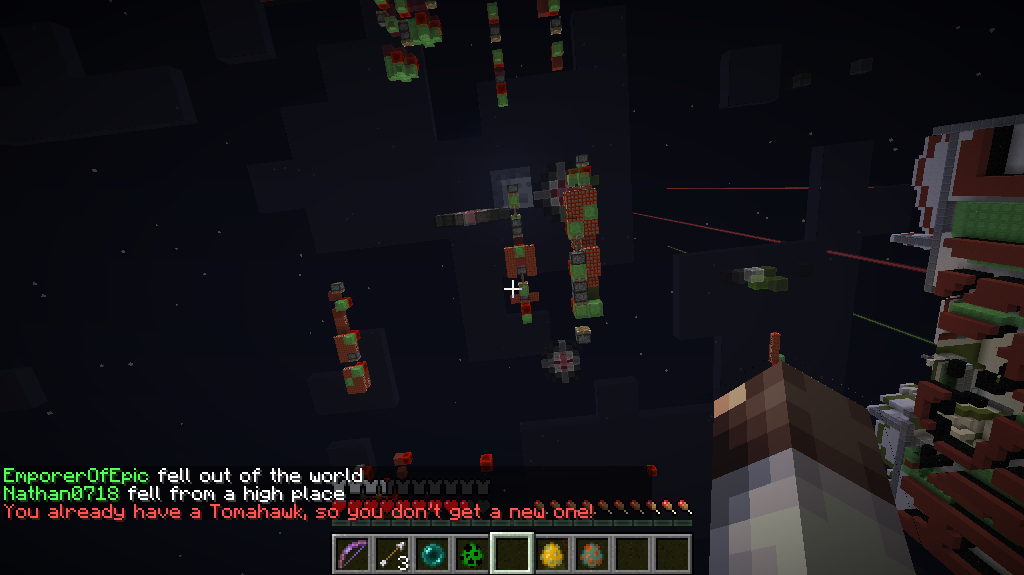
Task: Pick the yellow spawn egg slot
Action: point(551,553)
